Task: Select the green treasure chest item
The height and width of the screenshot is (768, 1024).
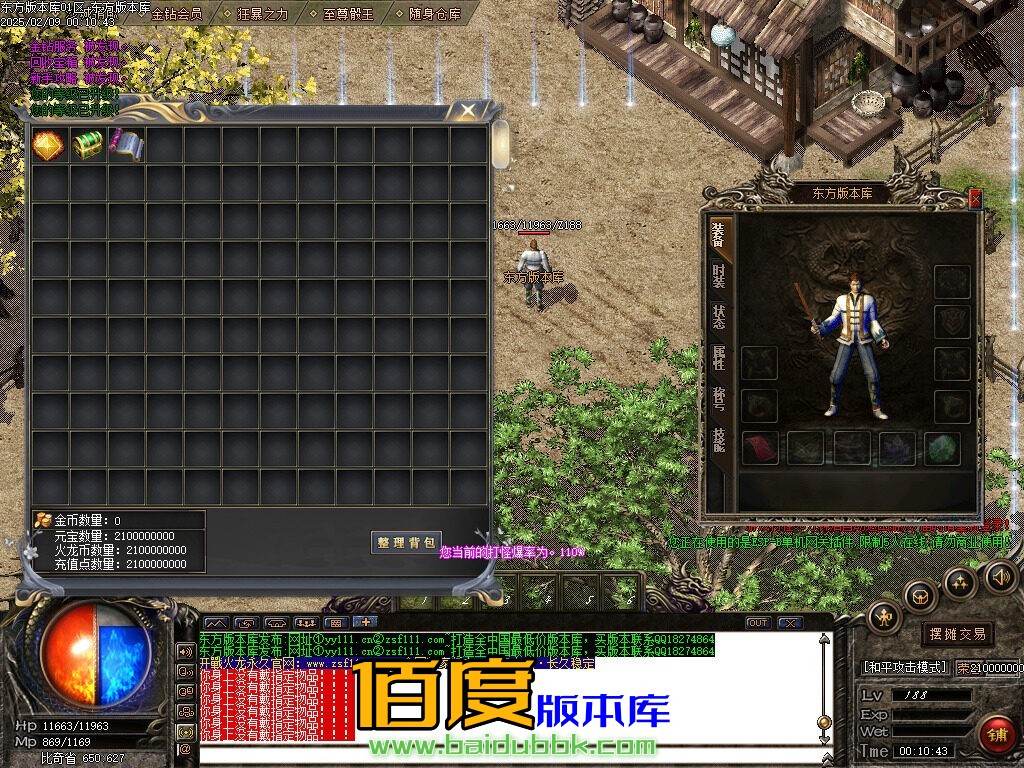Action: [x=88, y=145]
